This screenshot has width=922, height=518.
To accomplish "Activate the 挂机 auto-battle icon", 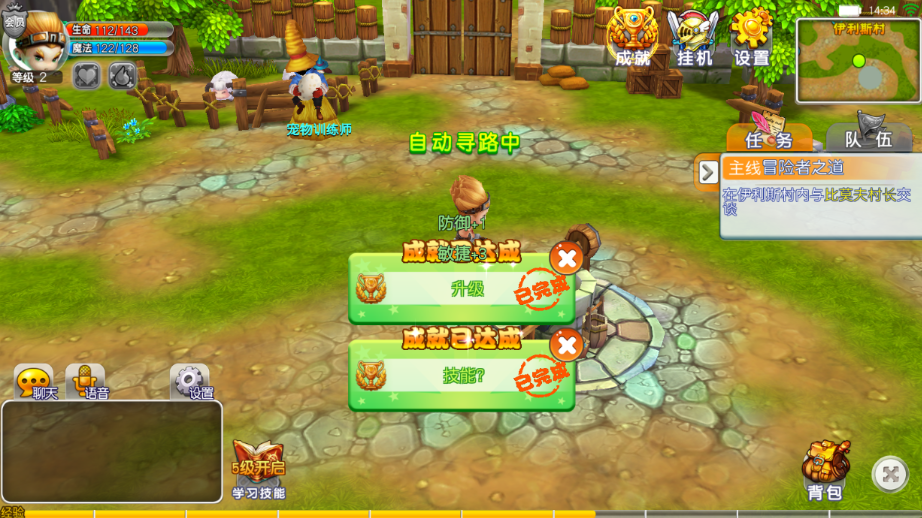I will pos(693,38).
